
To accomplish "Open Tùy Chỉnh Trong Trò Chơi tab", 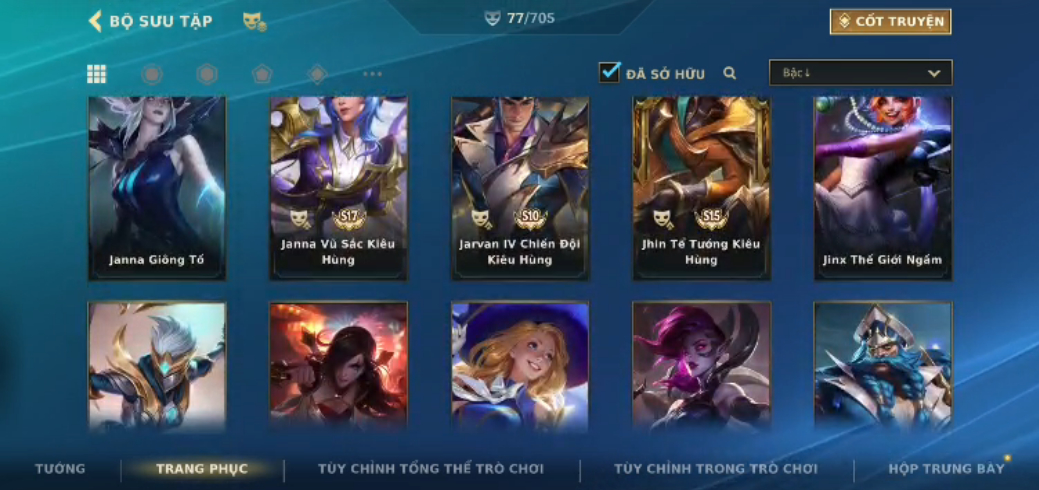I will tap(716, 468).
